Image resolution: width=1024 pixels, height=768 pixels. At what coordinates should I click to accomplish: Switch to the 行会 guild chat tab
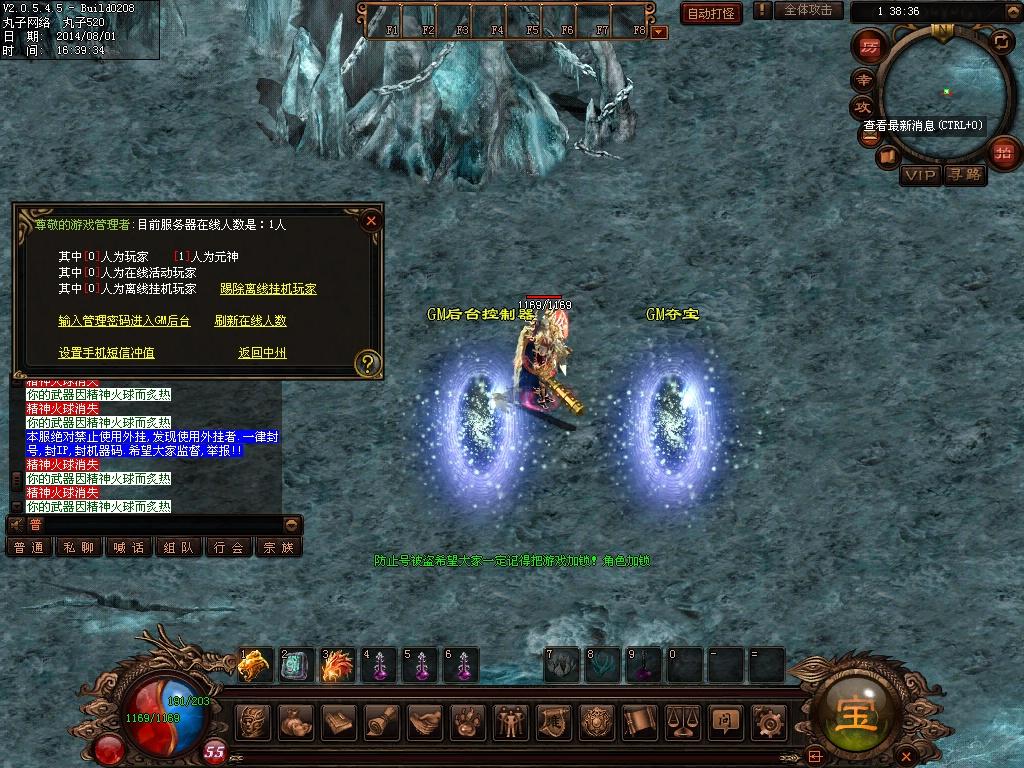[229, 547]
